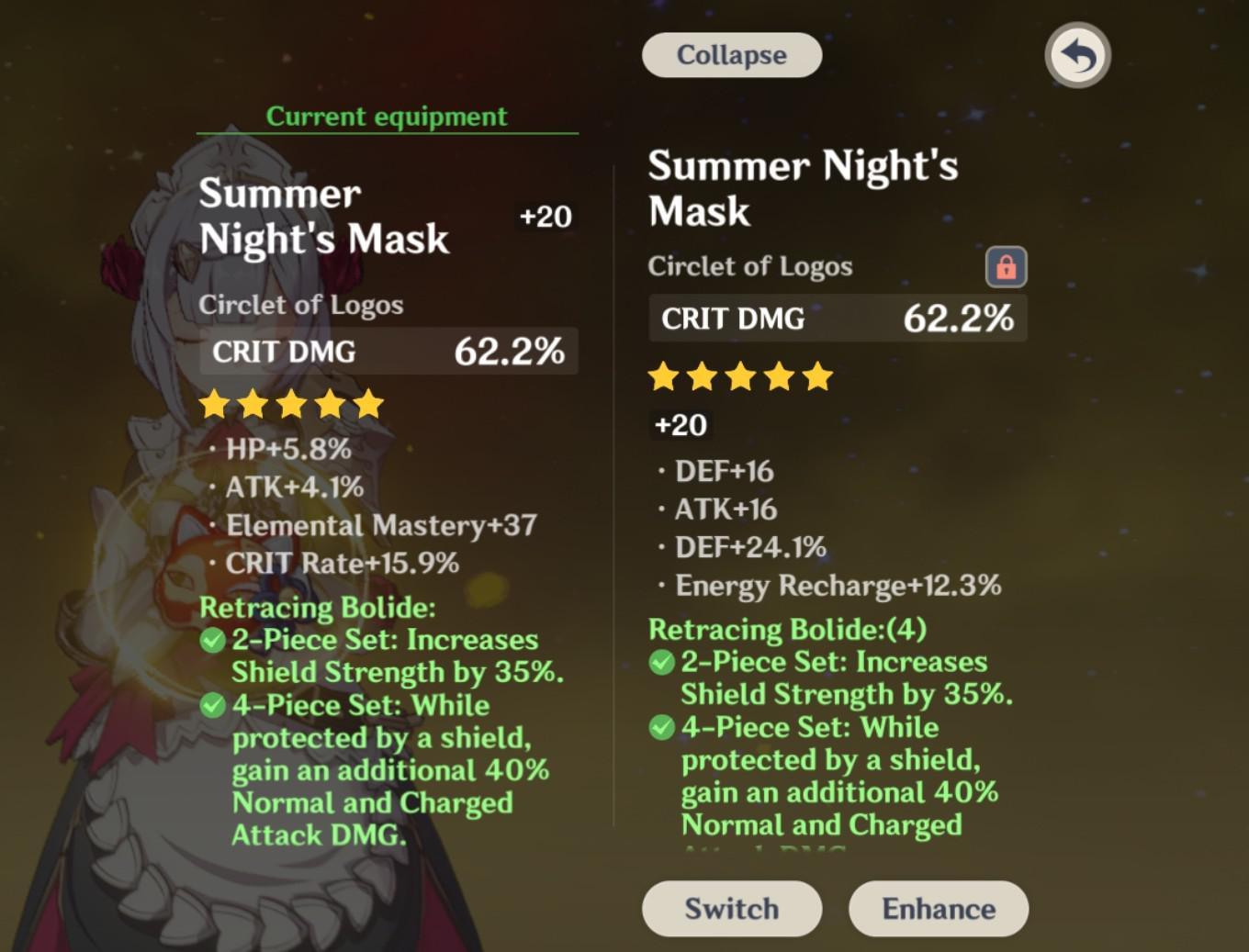Click the first star under the new mask

tap(663, 376)
